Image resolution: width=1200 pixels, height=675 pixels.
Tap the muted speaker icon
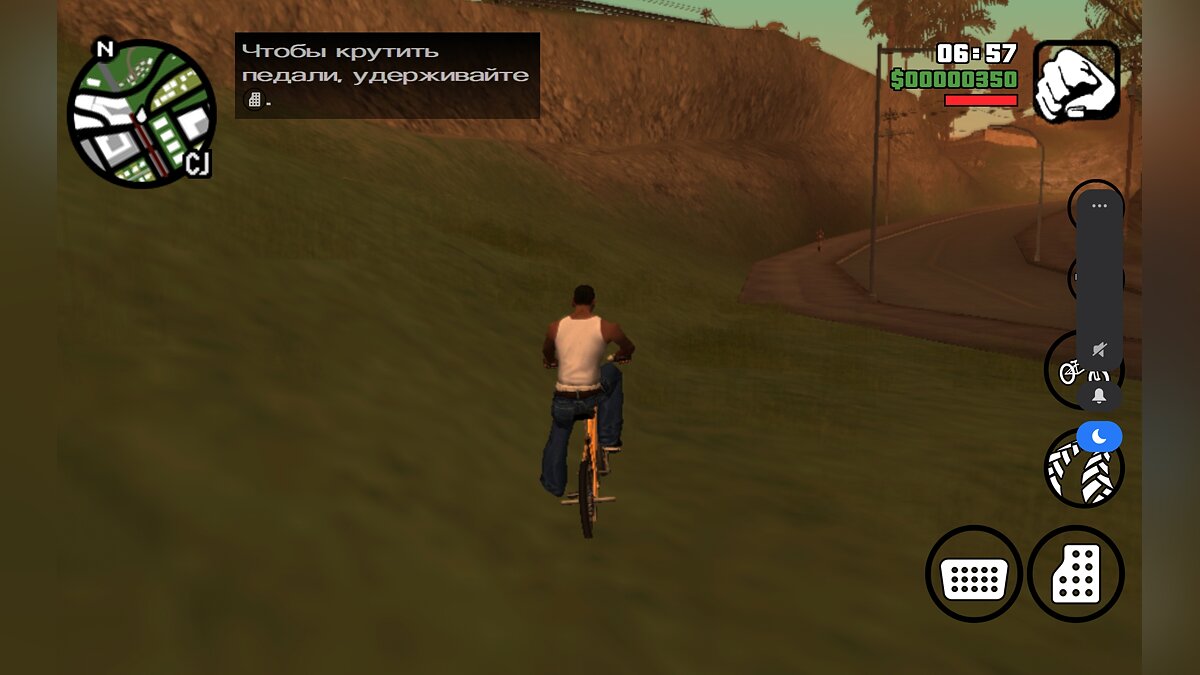point(1099,349)
